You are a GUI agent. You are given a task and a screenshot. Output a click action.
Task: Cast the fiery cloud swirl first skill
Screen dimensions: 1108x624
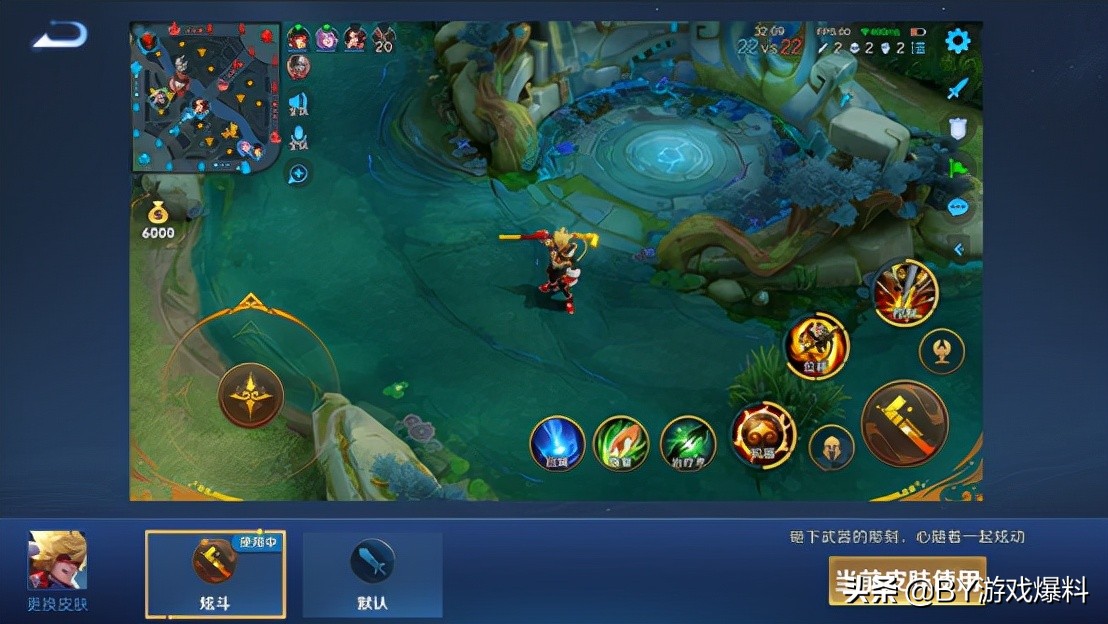(x=763, y=435)
